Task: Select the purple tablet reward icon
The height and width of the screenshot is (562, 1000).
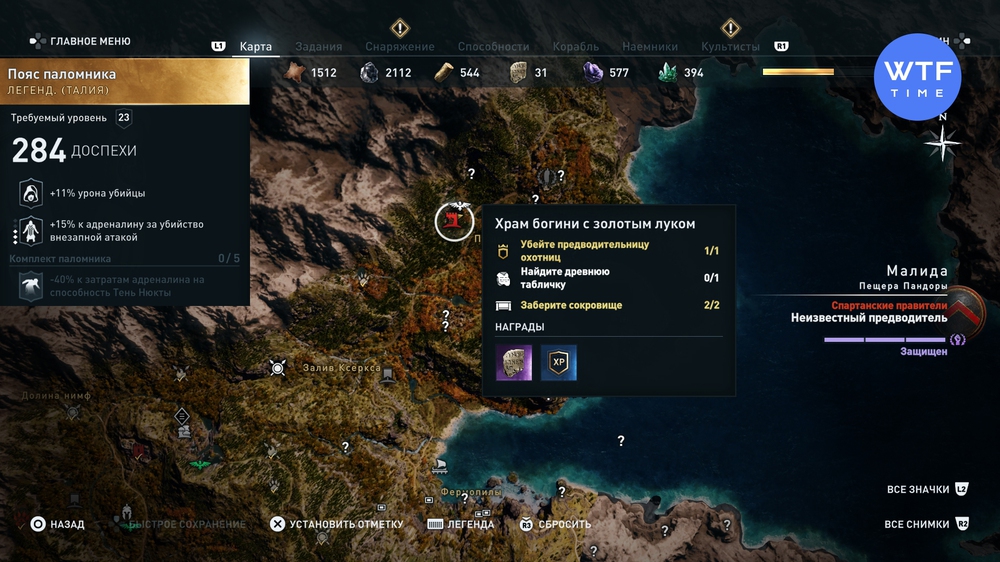Action: click(x=514, y=363)
